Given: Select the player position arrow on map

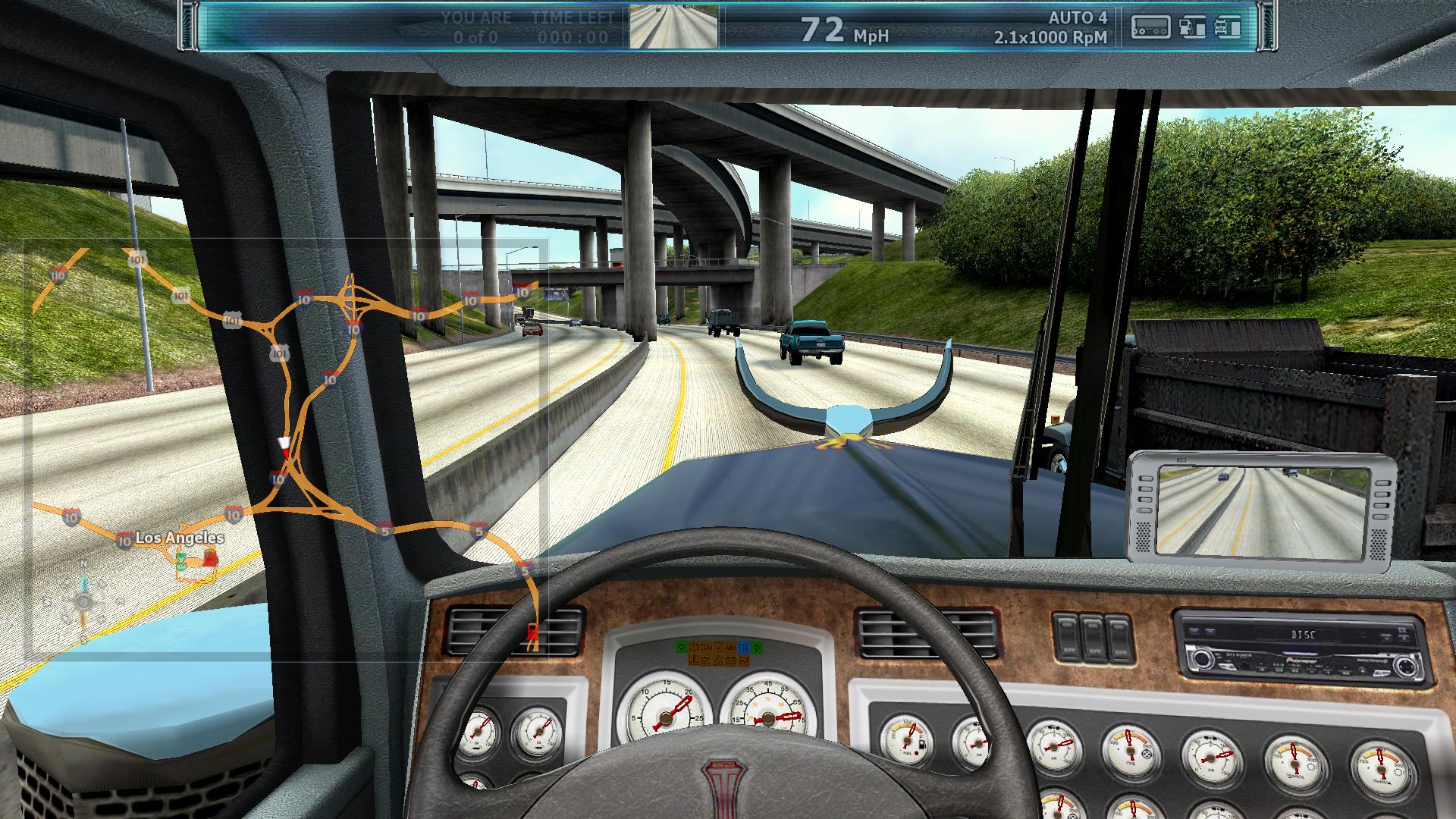Looking at the screenshot, I should click(284, 444).
